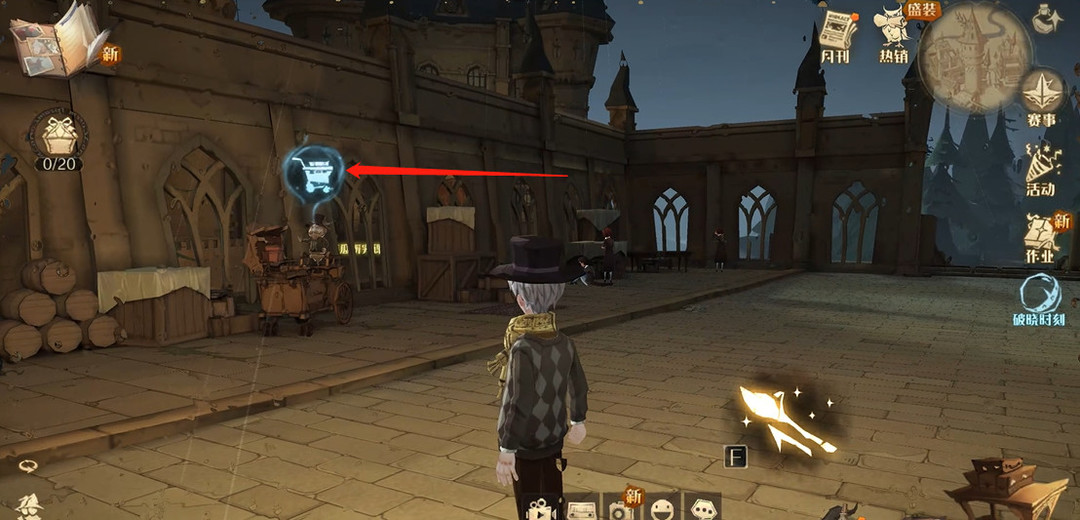Open the photo camera toolbar icon

(x=622, y=510)
